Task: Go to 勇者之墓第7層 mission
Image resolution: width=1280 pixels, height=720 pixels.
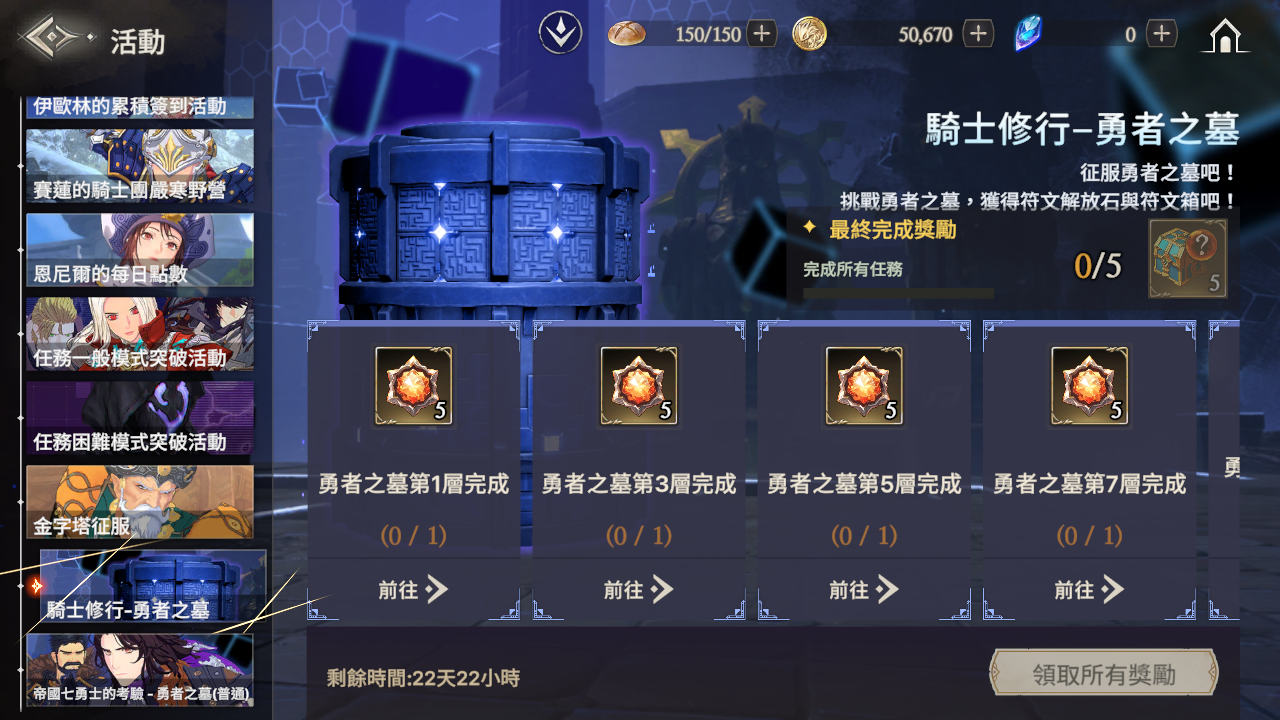Action: (x=1089, y=590)
